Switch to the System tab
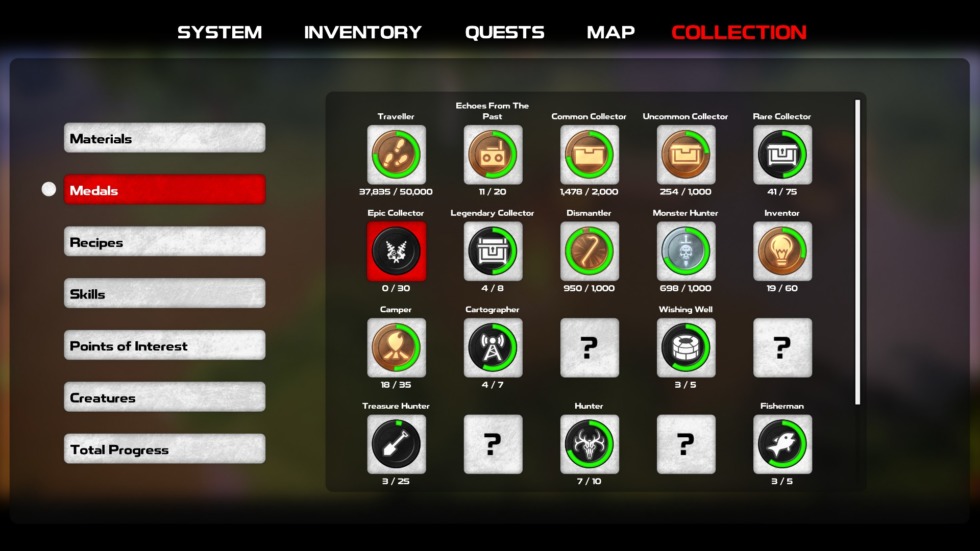Image resolution: width=980 pixels, height=551 pixels. coord(219,32)
